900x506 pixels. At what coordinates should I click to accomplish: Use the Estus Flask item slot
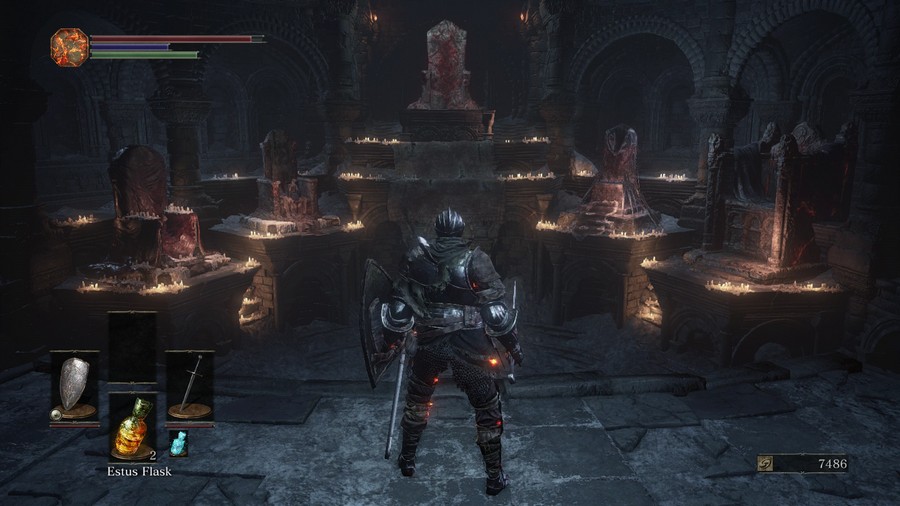point(132,427)
